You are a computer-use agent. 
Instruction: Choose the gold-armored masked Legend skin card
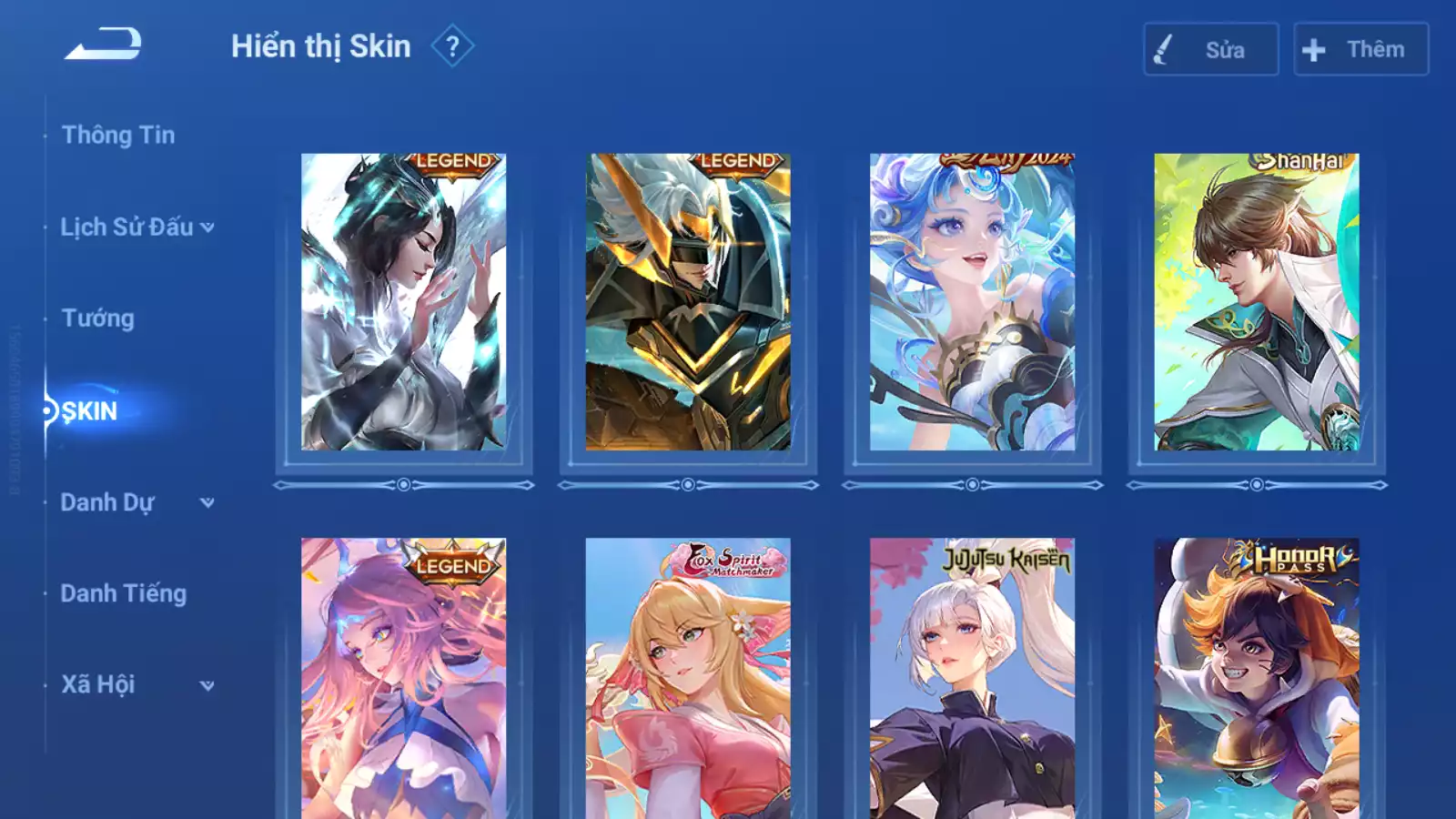pos(688,302)
